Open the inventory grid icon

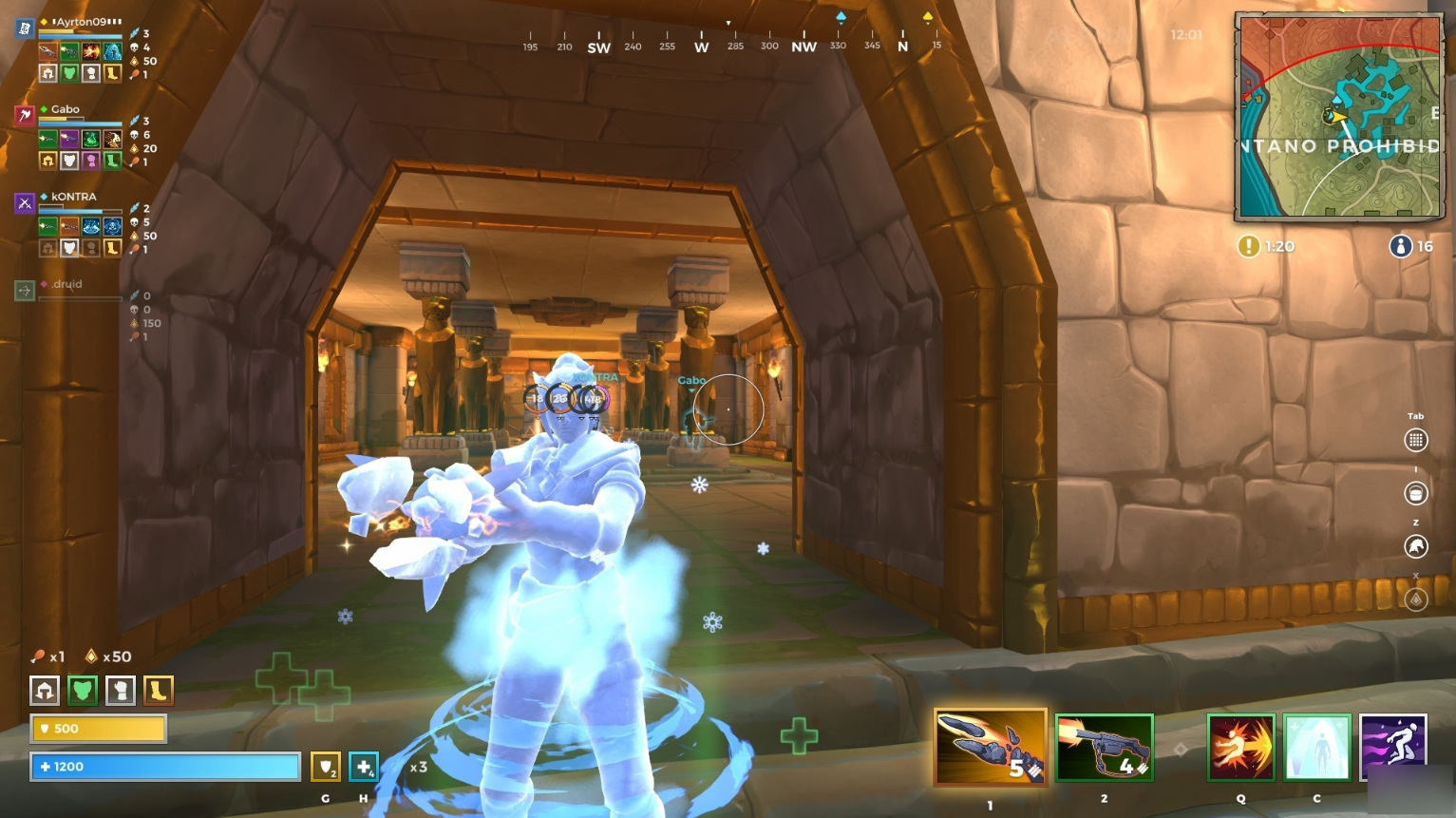[x=1415, y=440]
